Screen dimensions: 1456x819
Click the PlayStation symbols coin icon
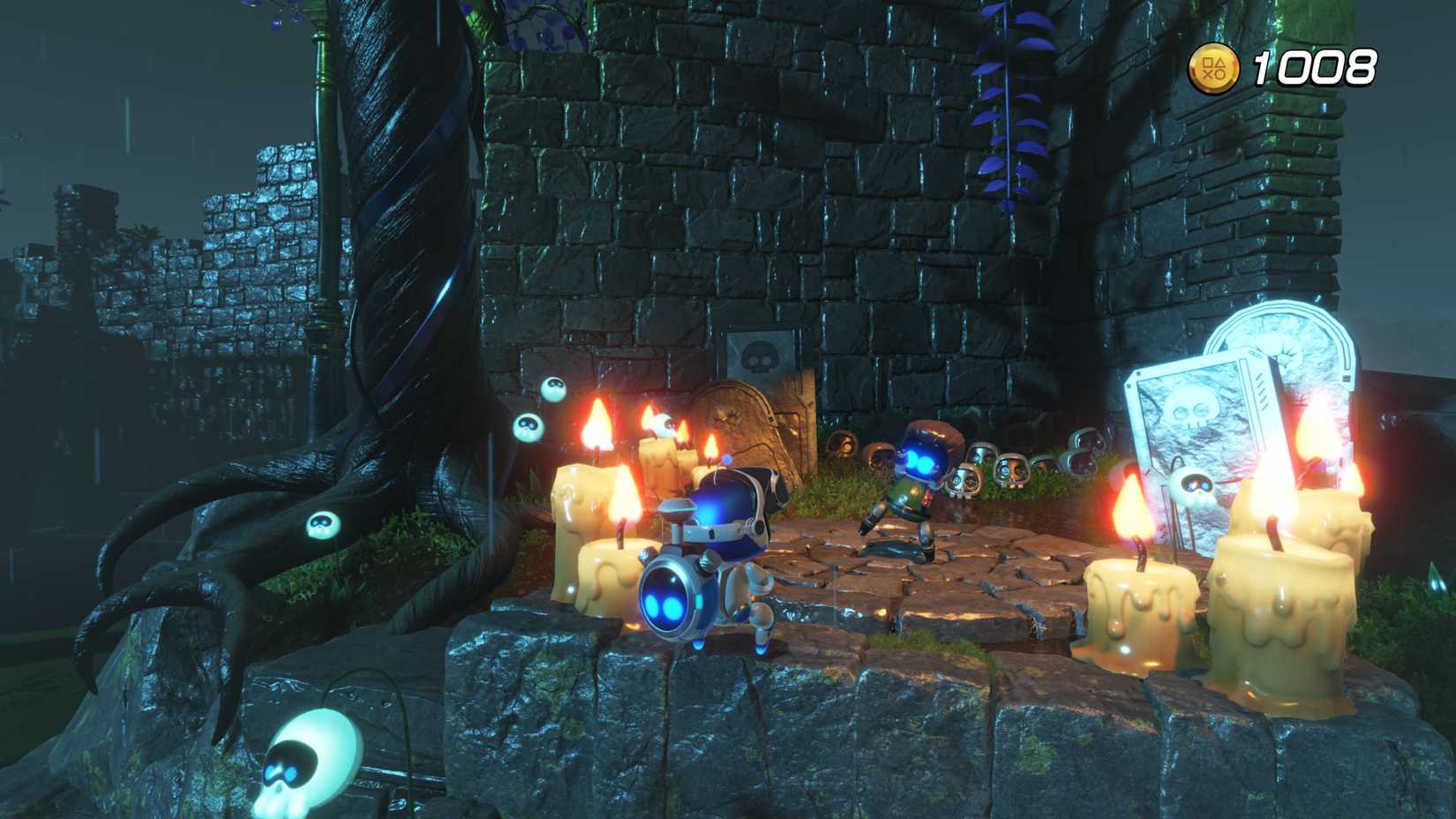pos(1213,66)
